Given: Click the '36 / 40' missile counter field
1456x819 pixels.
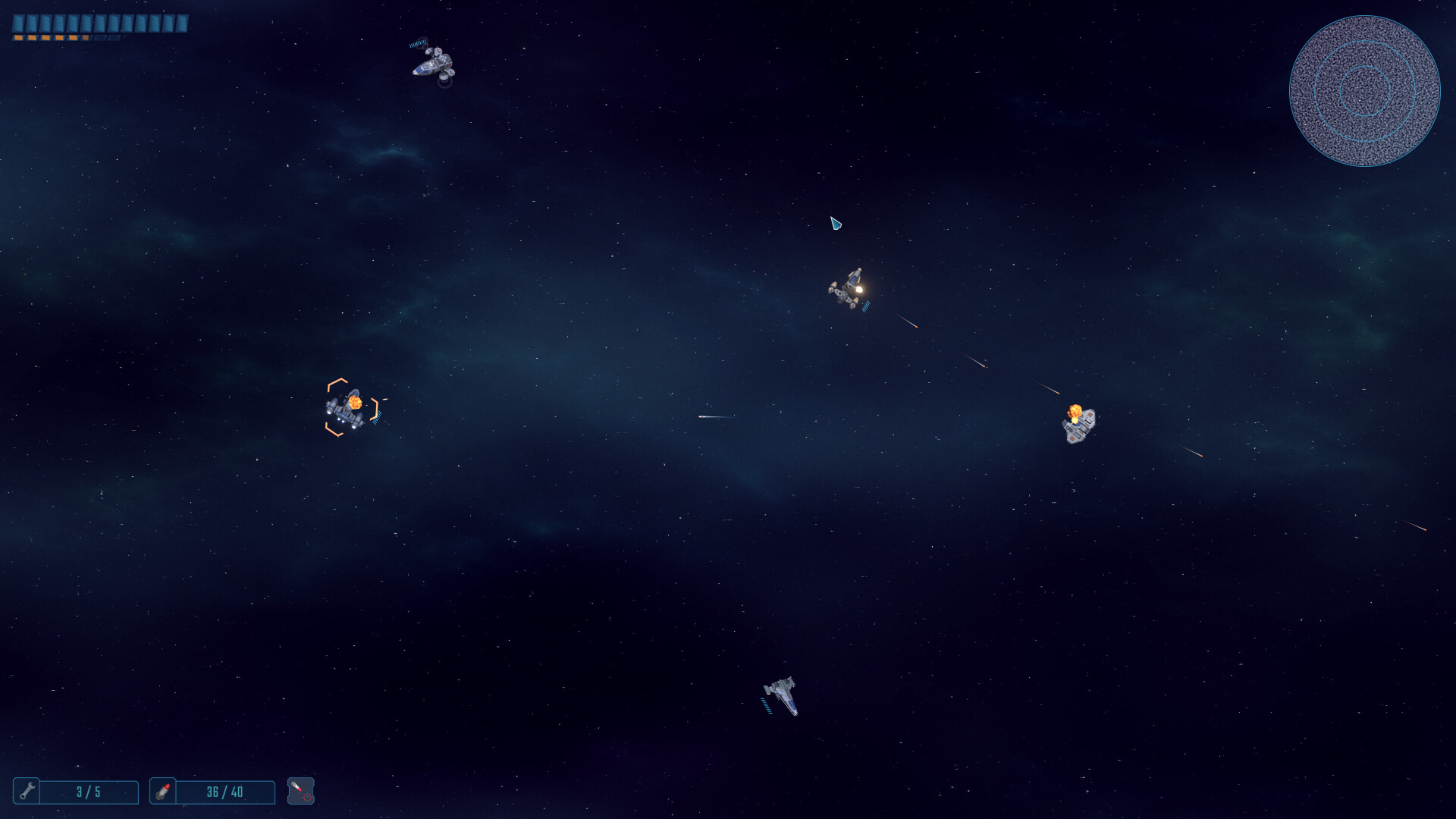Looking at the screenshot, I should point(224,792).
